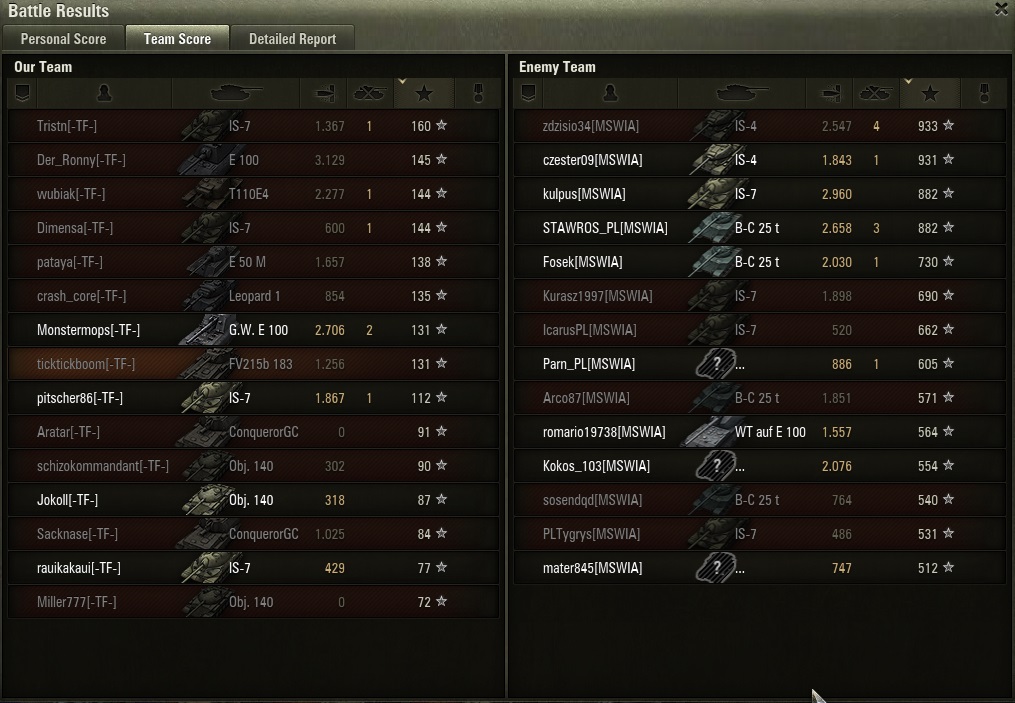Click enemy romario19738[MSWIA] row
This screenshot has height=703, width=1015.
coord(603,432)
